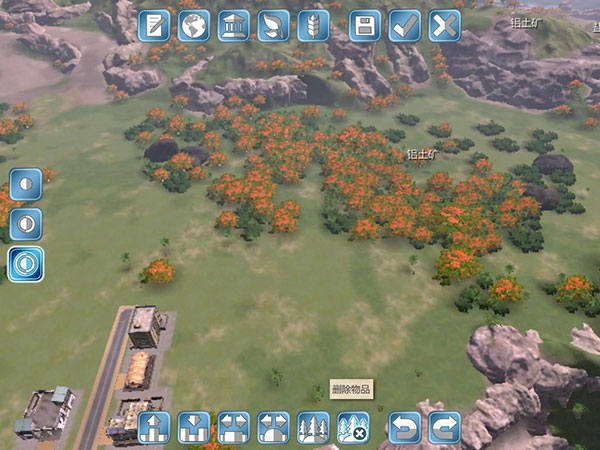Close the editor with the X button
The width and height of the screenshot is (600, 450).
tap(445, 25)
